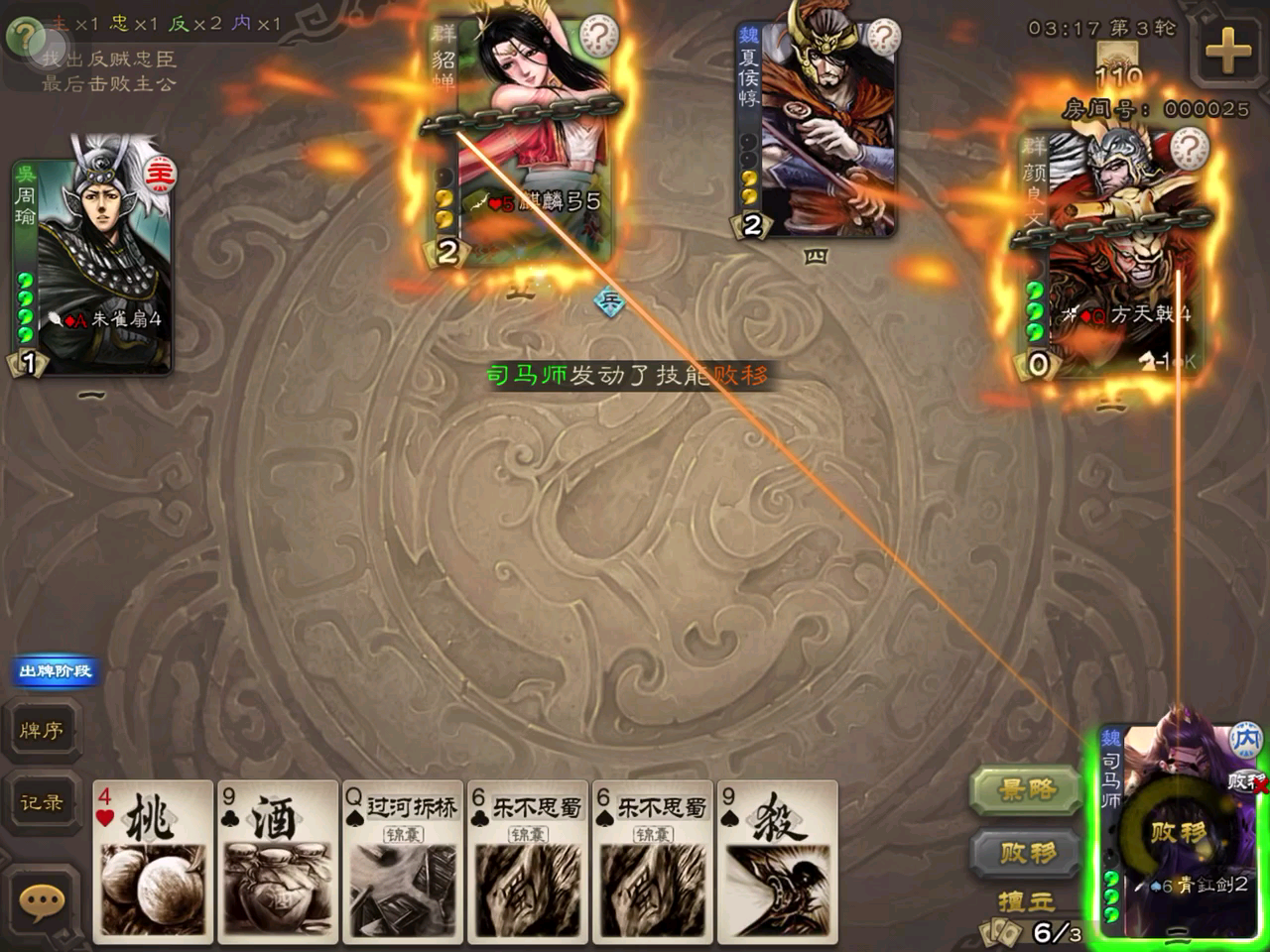The image size is (1270, 952).
Task: Select the spade 6 乐不思蜀 card
Action: [x=653, y=861]
